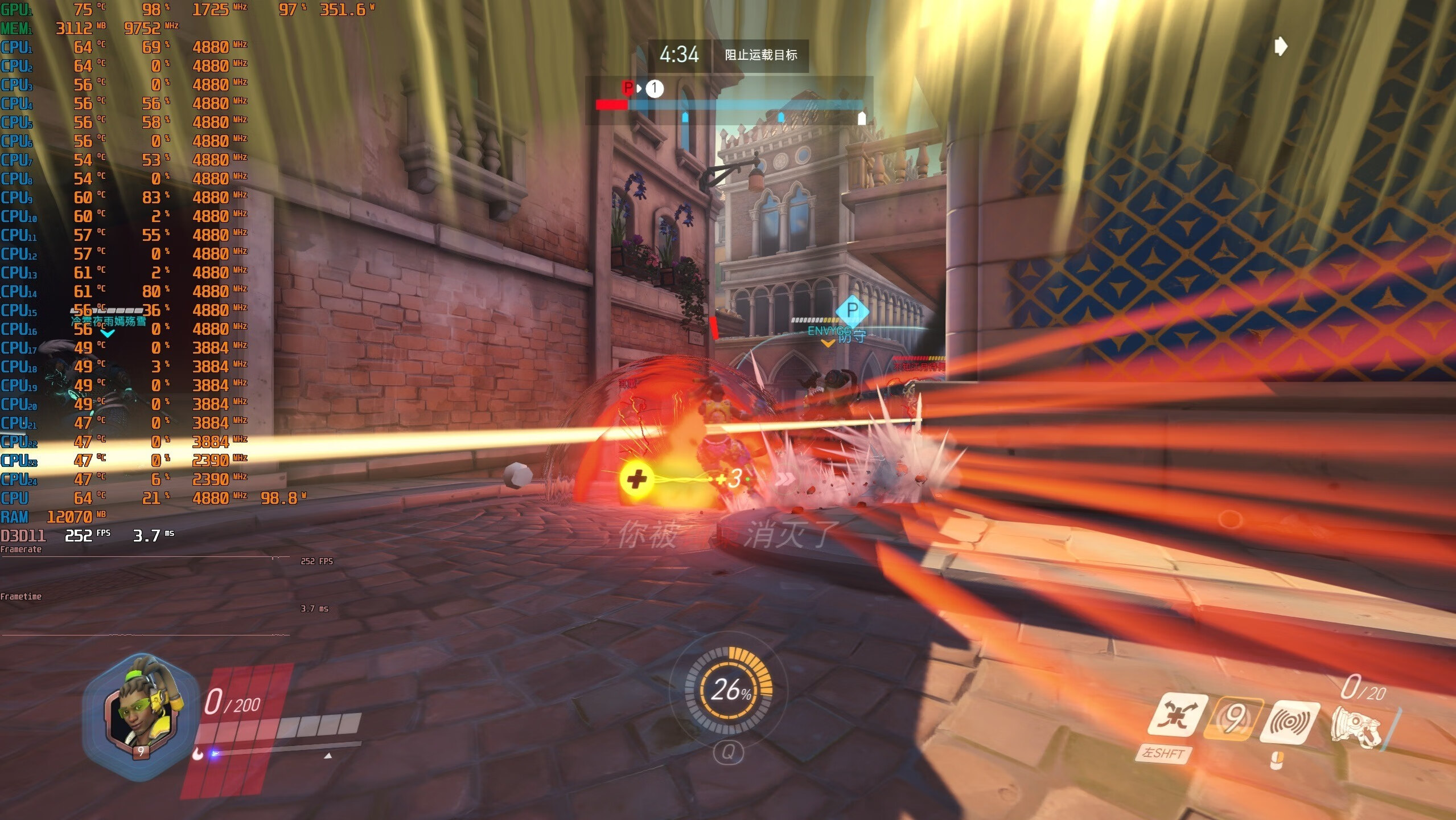Trigger the Soundwave ability icon
This screenshot has height=820, width=1456.
[x=1290, y=722]
